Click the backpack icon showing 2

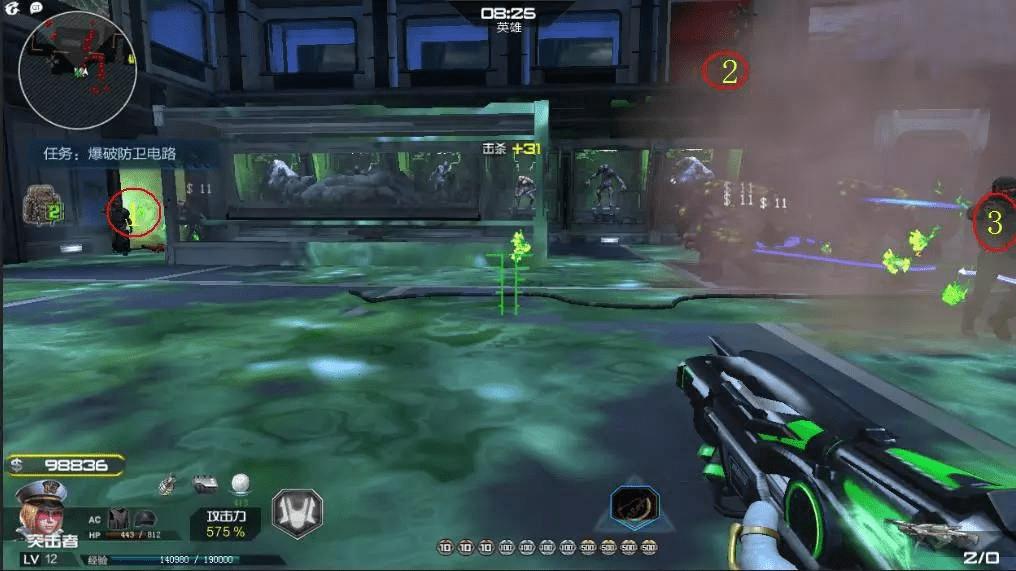click(x=42, y=204)
